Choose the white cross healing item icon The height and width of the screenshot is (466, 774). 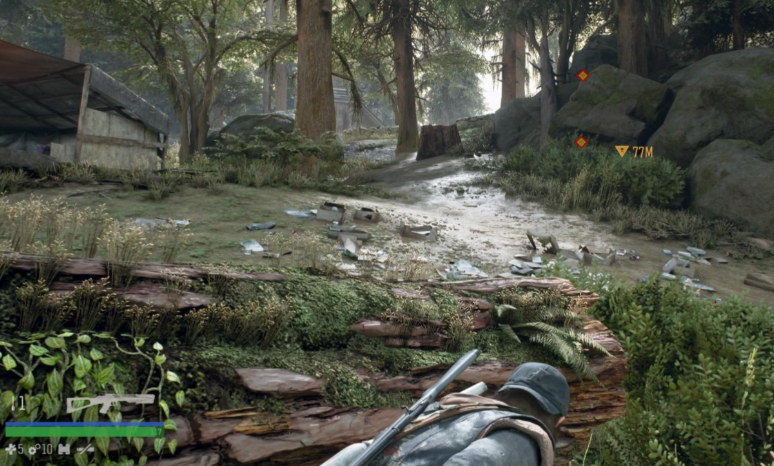[x=9, y=450]
